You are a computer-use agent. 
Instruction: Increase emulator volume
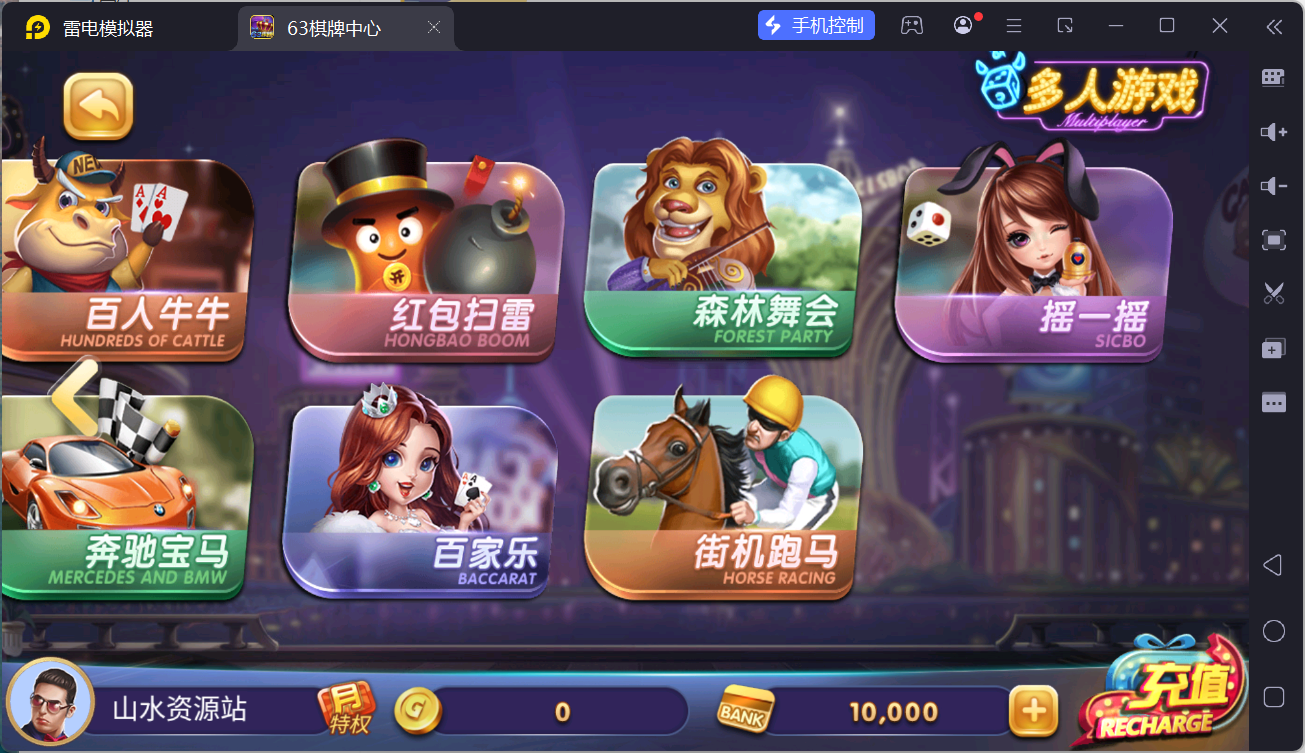(x=1272, y=132)
